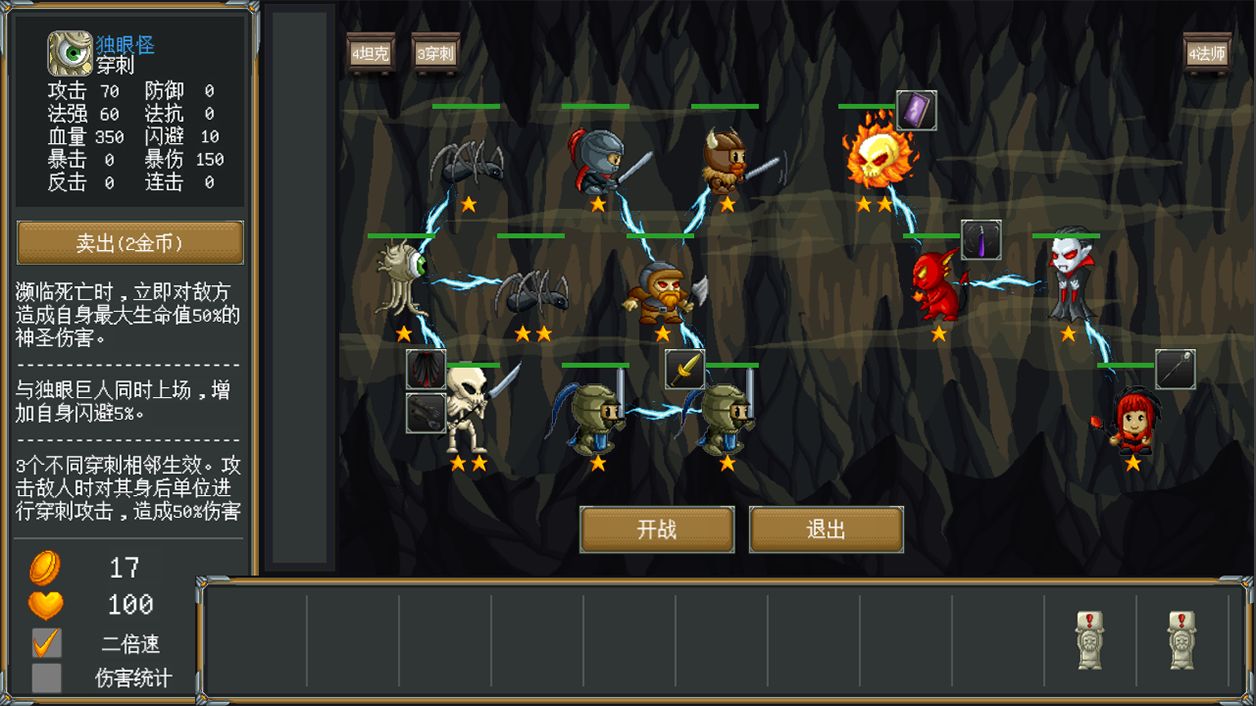
Task: Select the black-helmeted ninja unit
Action: [598, 160]
